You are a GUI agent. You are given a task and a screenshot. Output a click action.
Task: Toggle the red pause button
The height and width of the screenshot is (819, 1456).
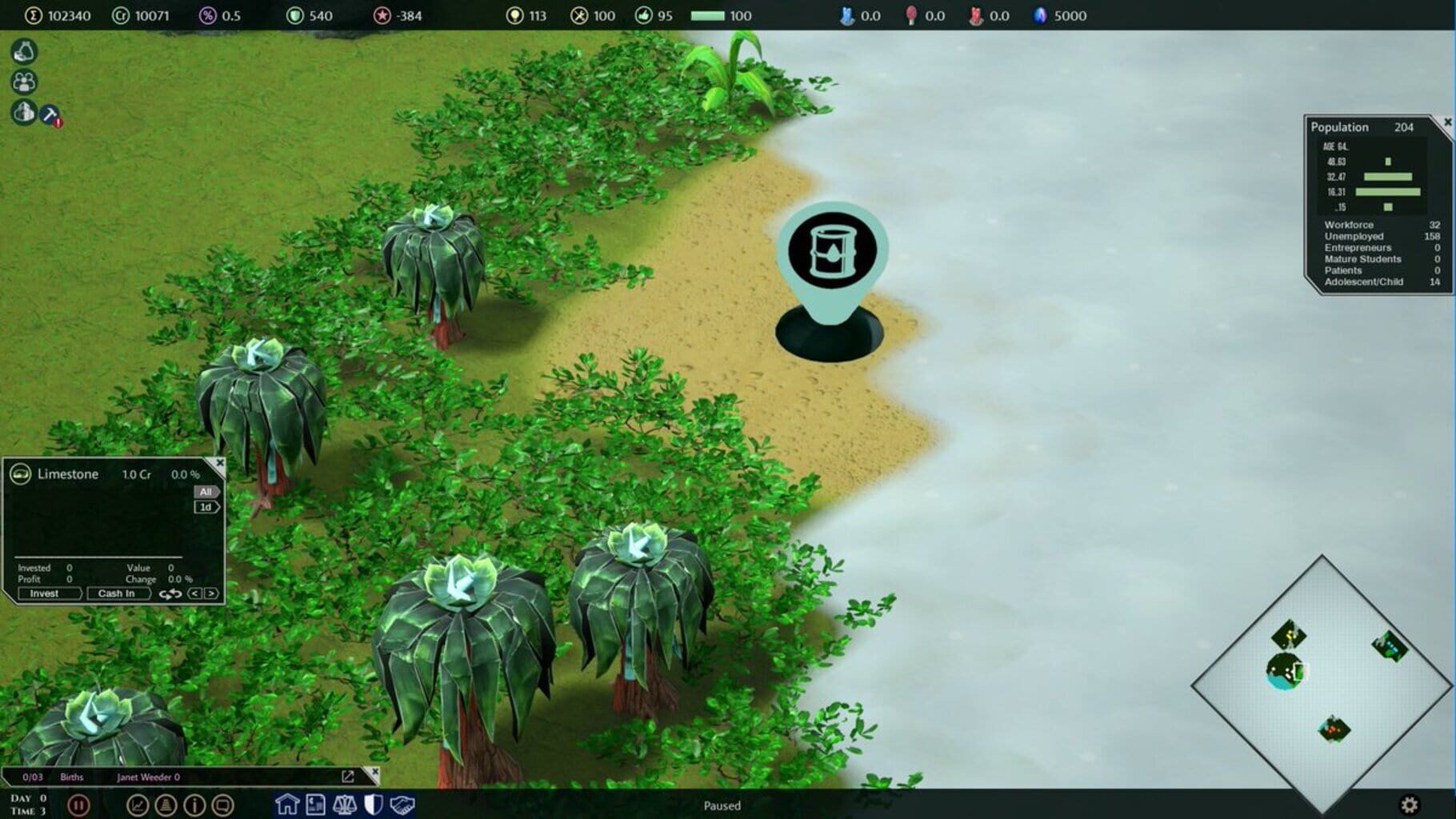78,805
